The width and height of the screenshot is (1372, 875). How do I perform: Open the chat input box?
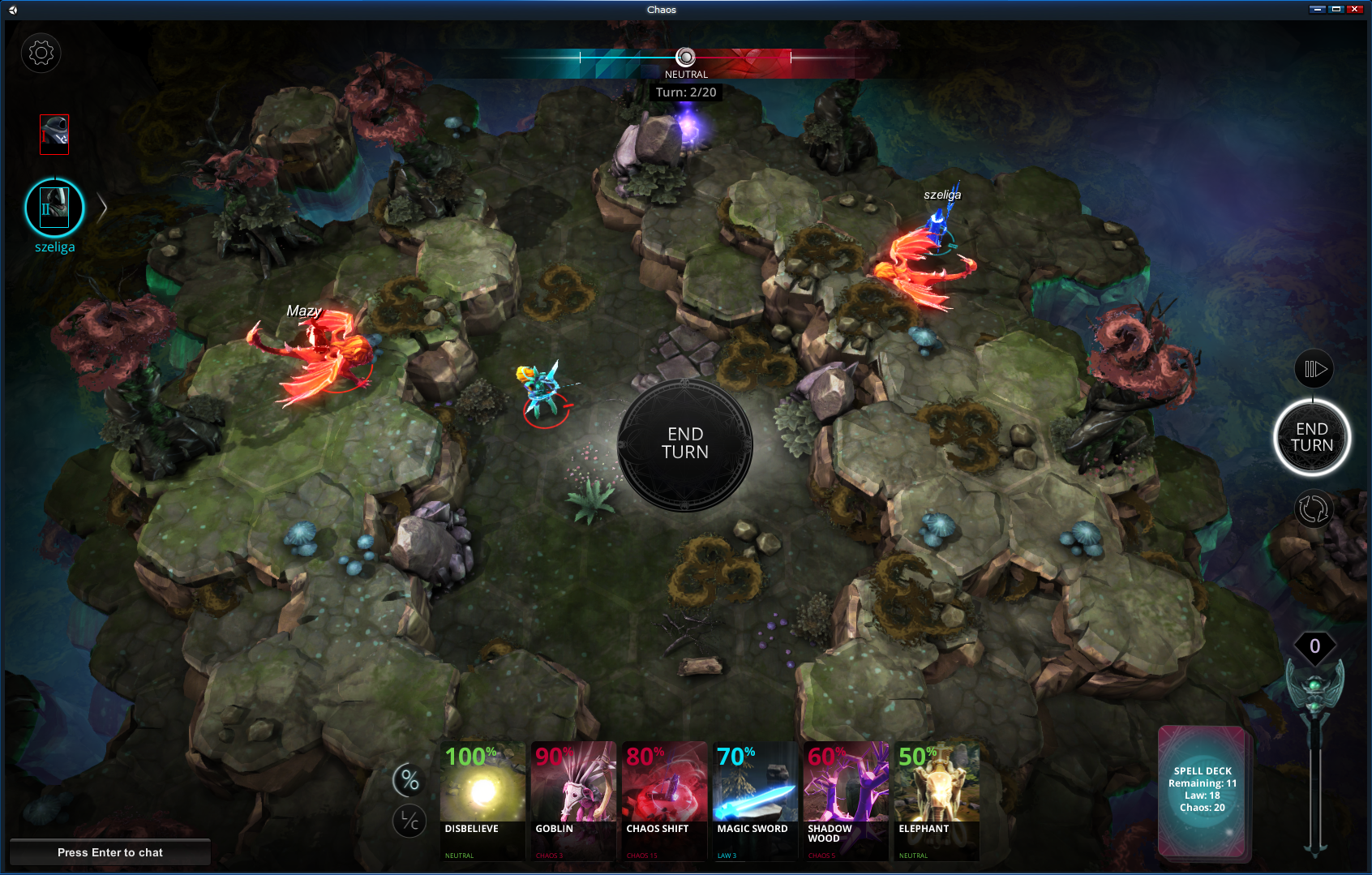click(x=110, y=852)
